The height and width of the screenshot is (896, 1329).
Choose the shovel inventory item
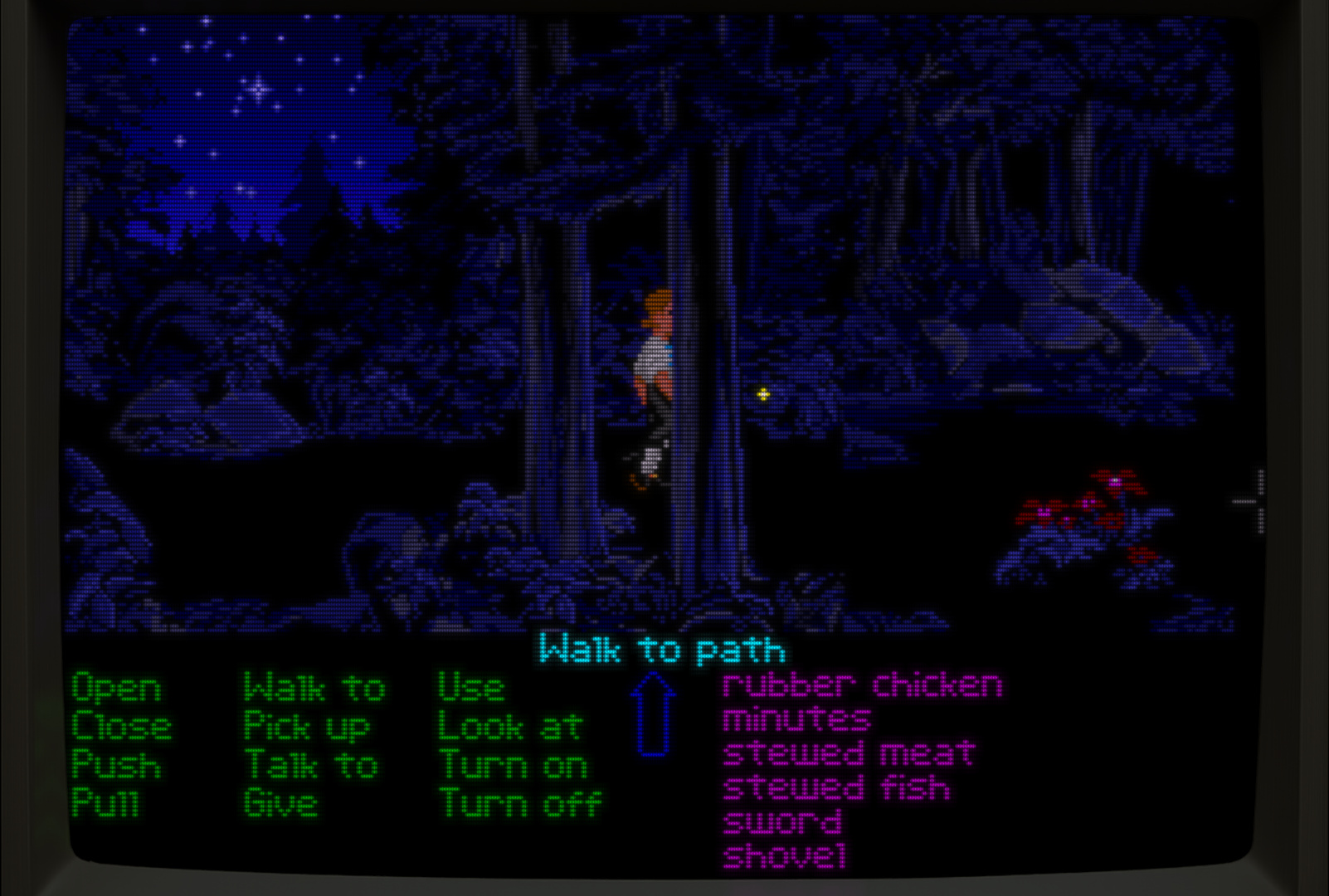[x=785, y=856]
